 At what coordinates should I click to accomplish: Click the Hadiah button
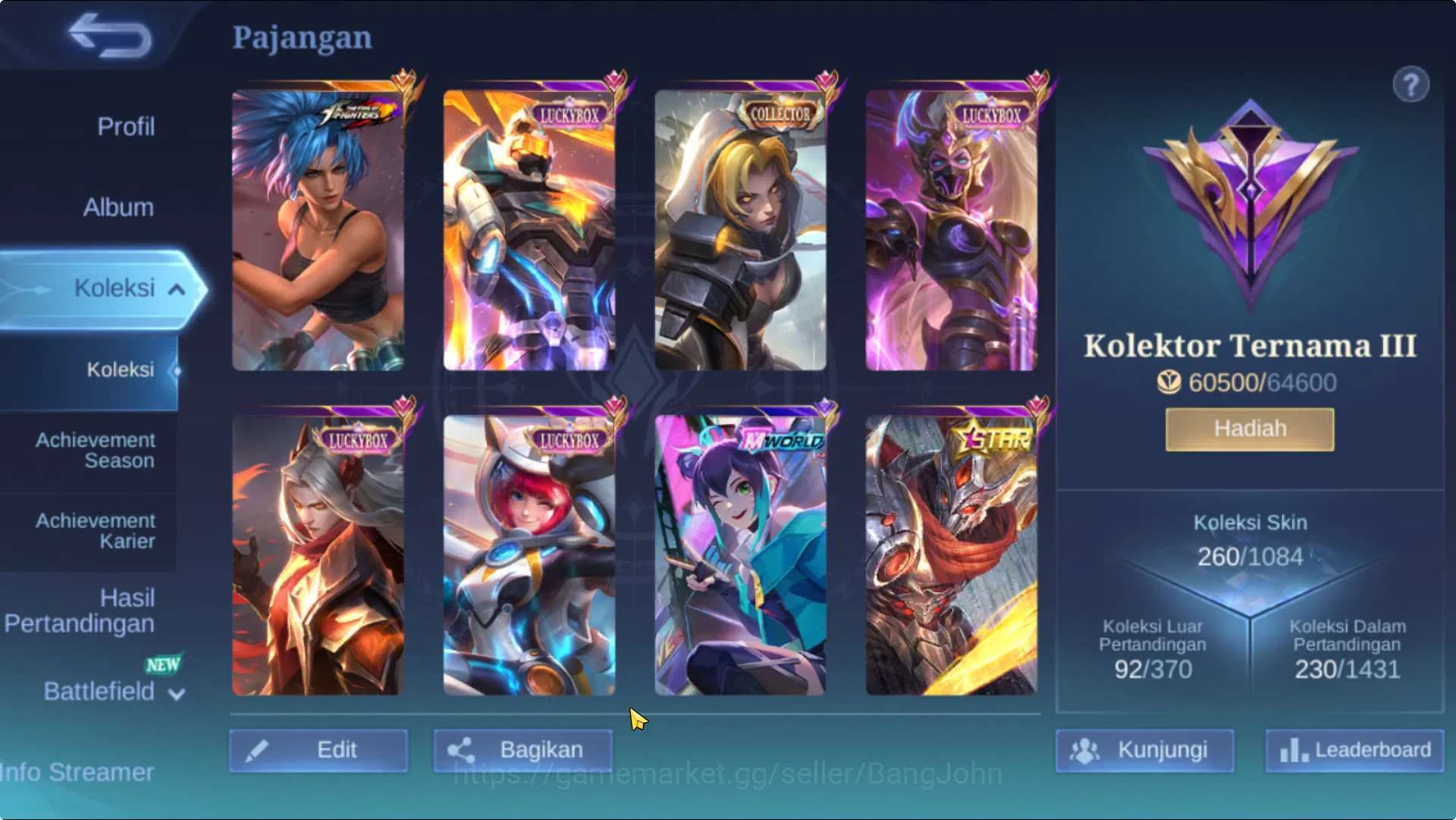(1248, 428)
